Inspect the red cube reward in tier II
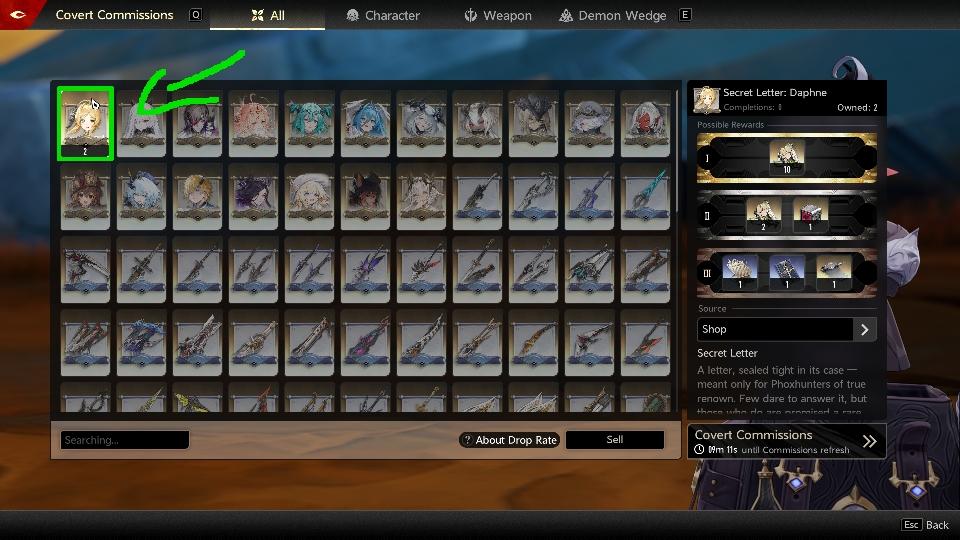The height and width of the screenshot is (540, 960). coord(809,214)
